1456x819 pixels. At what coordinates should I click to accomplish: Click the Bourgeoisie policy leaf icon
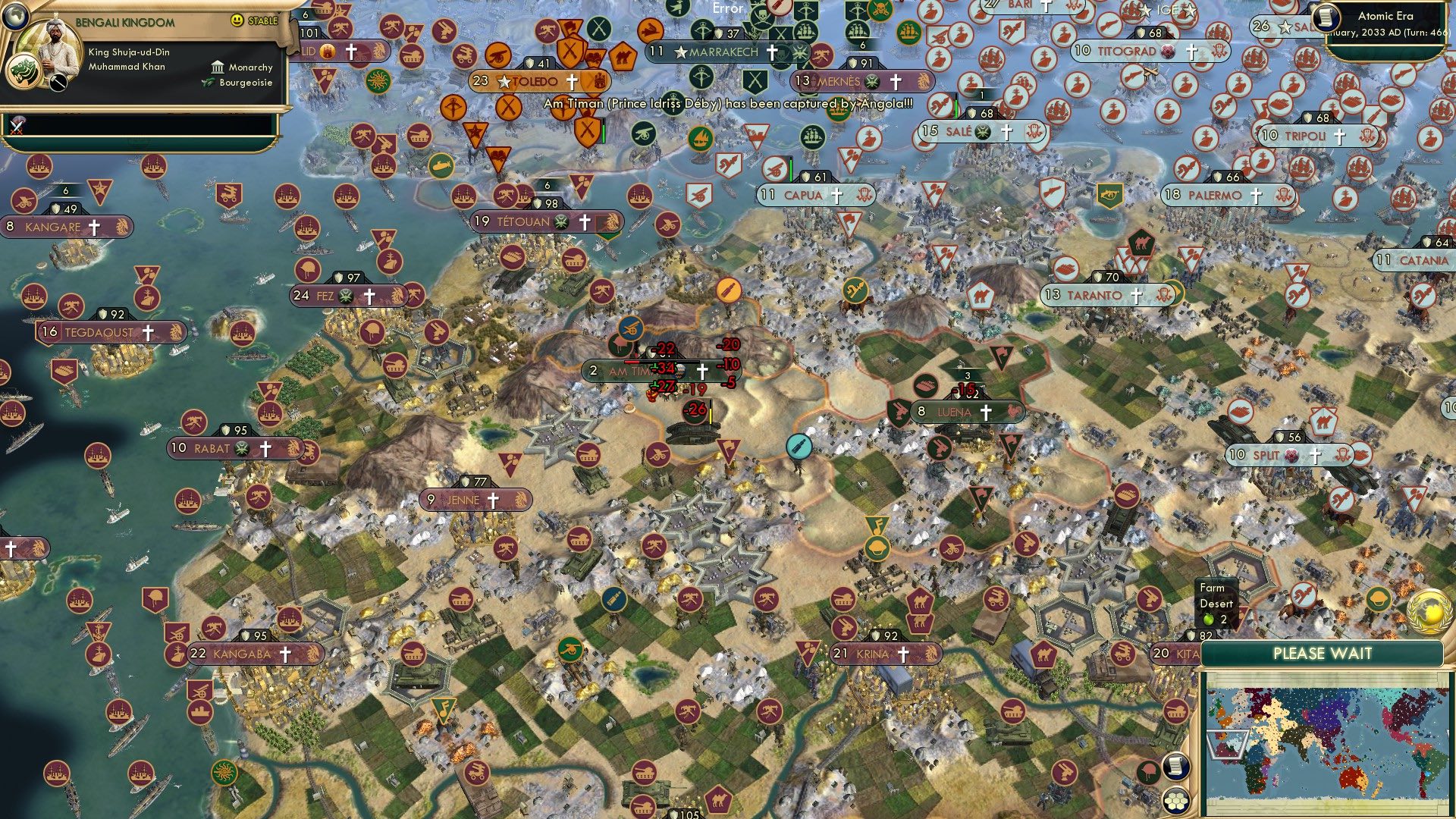tap(209, 83)
